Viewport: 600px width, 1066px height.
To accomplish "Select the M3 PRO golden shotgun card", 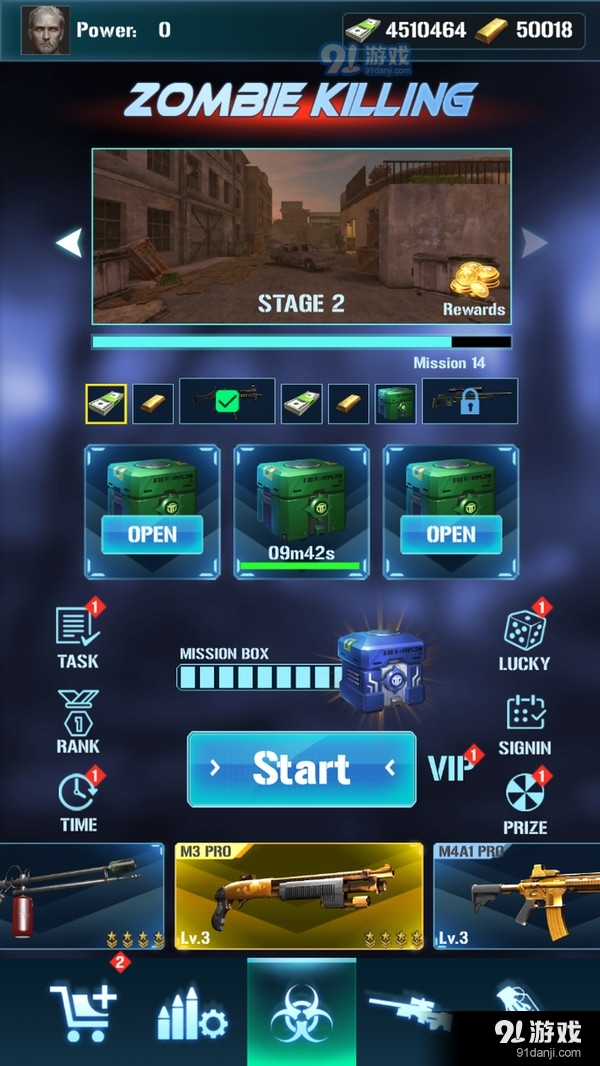I will click(298, 896).
